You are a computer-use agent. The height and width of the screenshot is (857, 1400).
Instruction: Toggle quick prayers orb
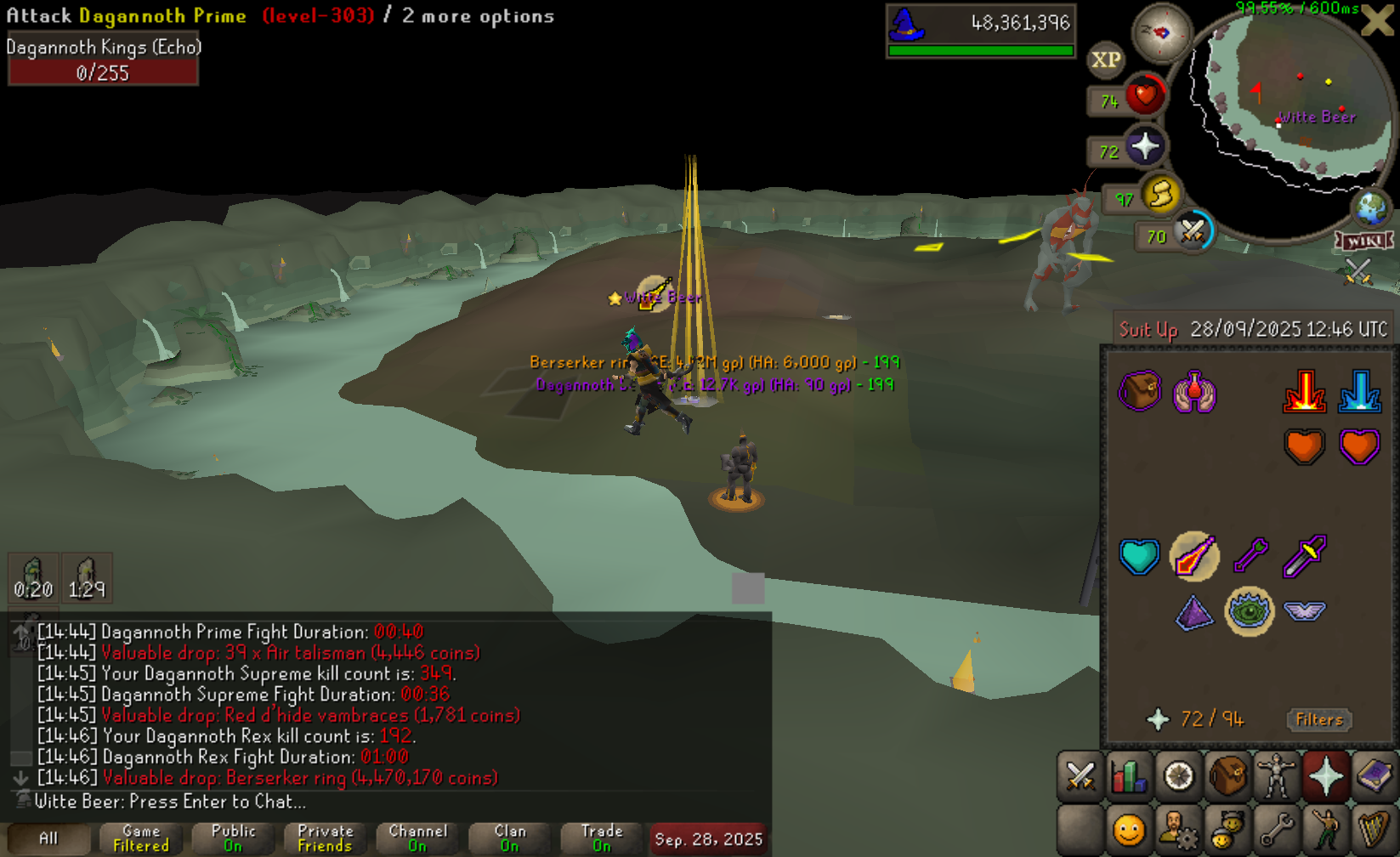[1144, 147]
